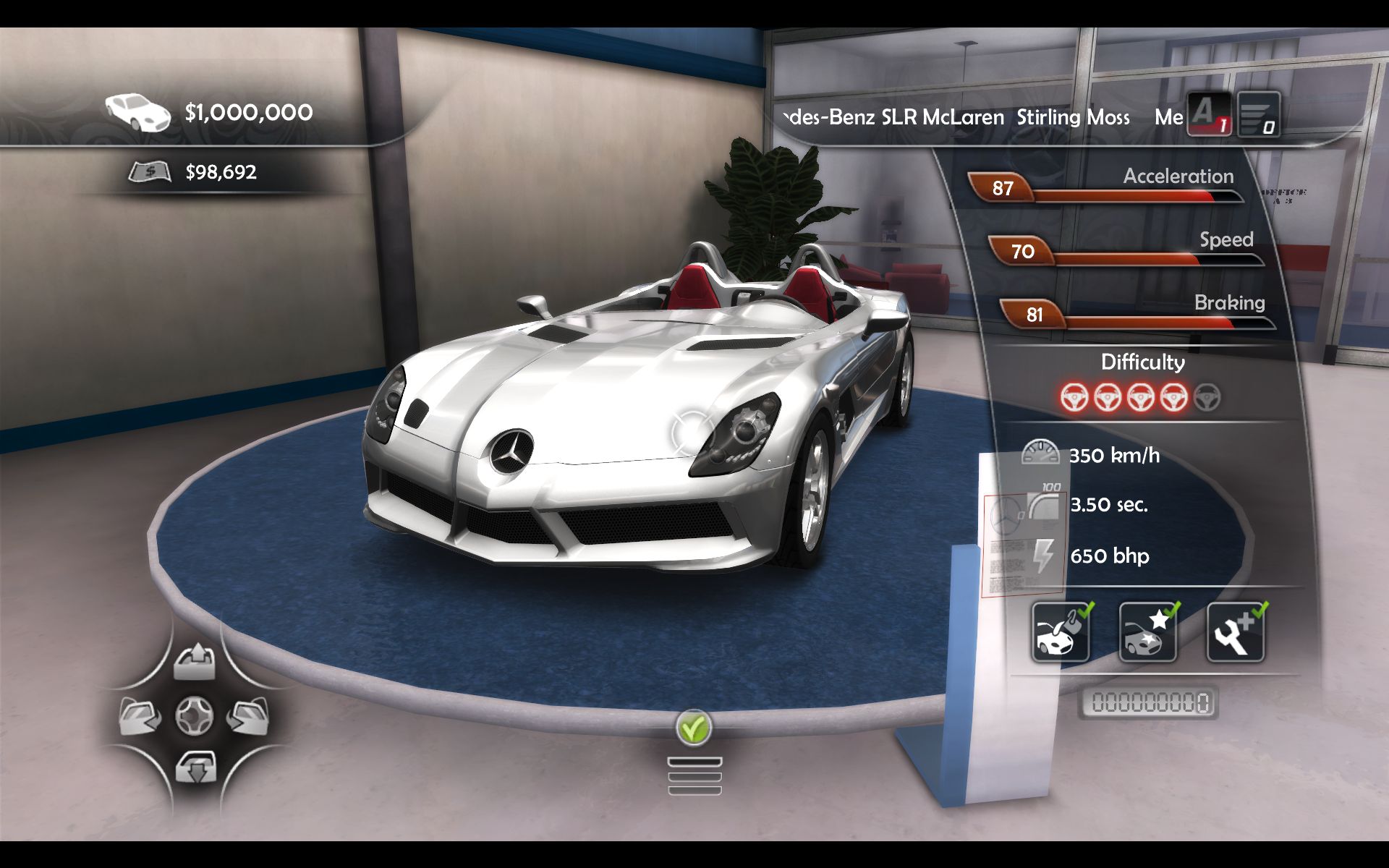1389x868 pixels.
Task: Open the car paint bucket option
Action: 1061,632
